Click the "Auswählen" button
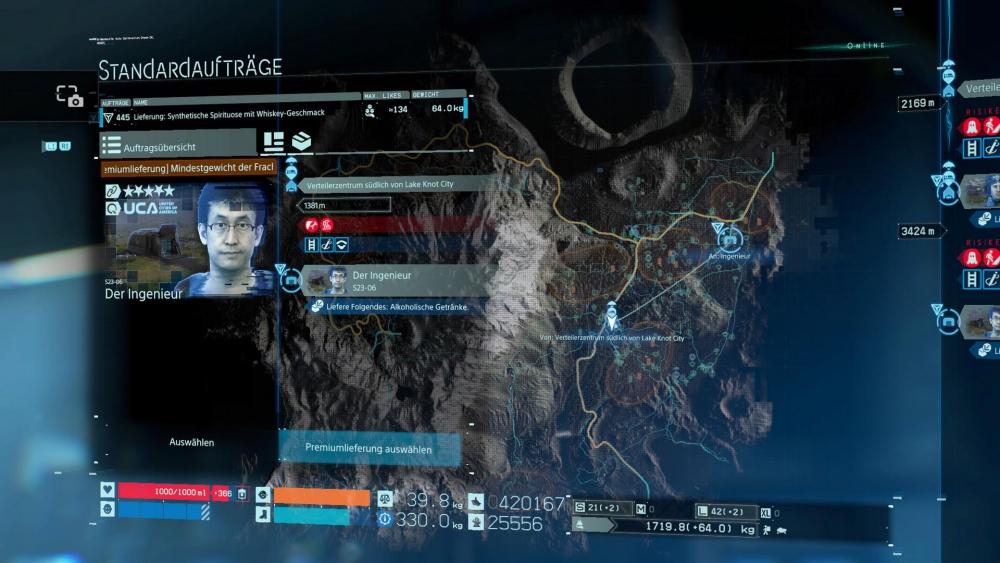 tap(191, 442)
